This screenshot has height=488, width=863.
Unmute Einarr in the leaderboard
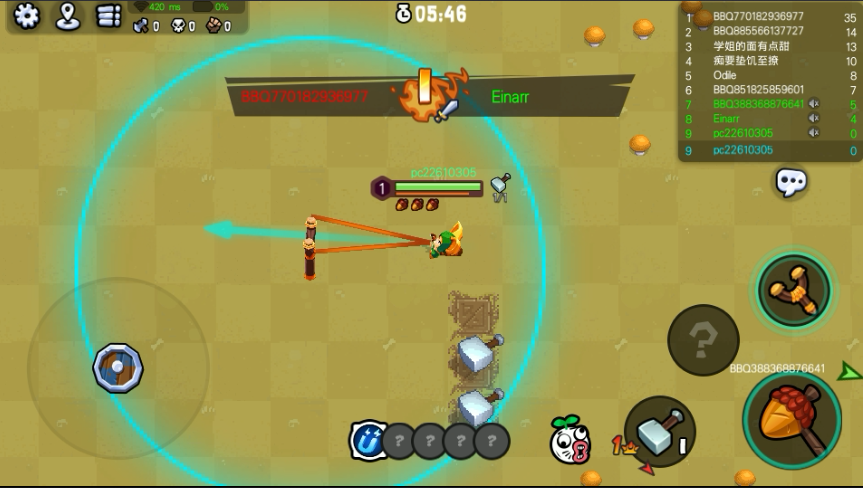tap(813, 118)
